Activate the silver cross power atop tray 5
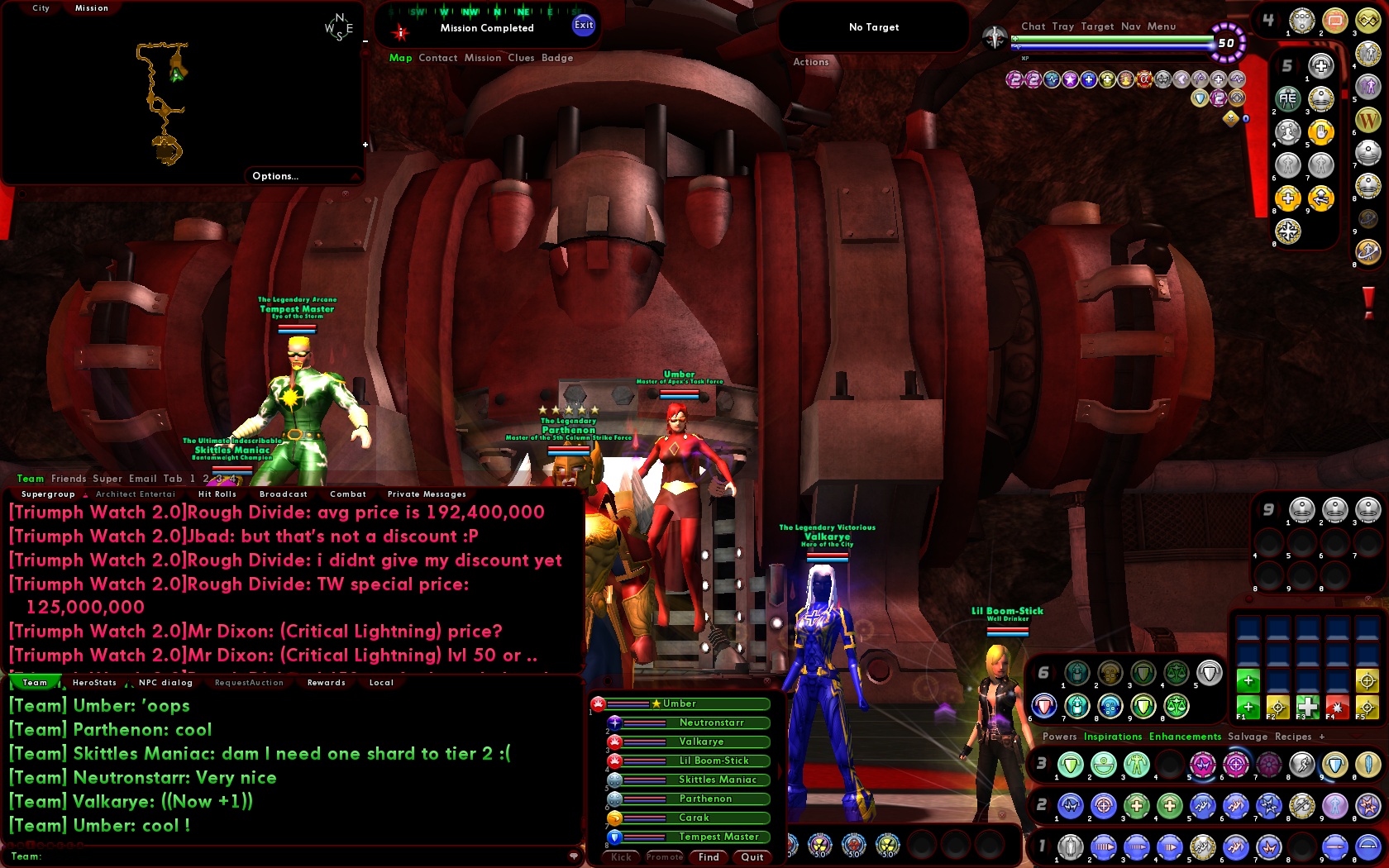Image resolution: width=1389 pixels, height=868 pixels. click(x=1320, y=66)
